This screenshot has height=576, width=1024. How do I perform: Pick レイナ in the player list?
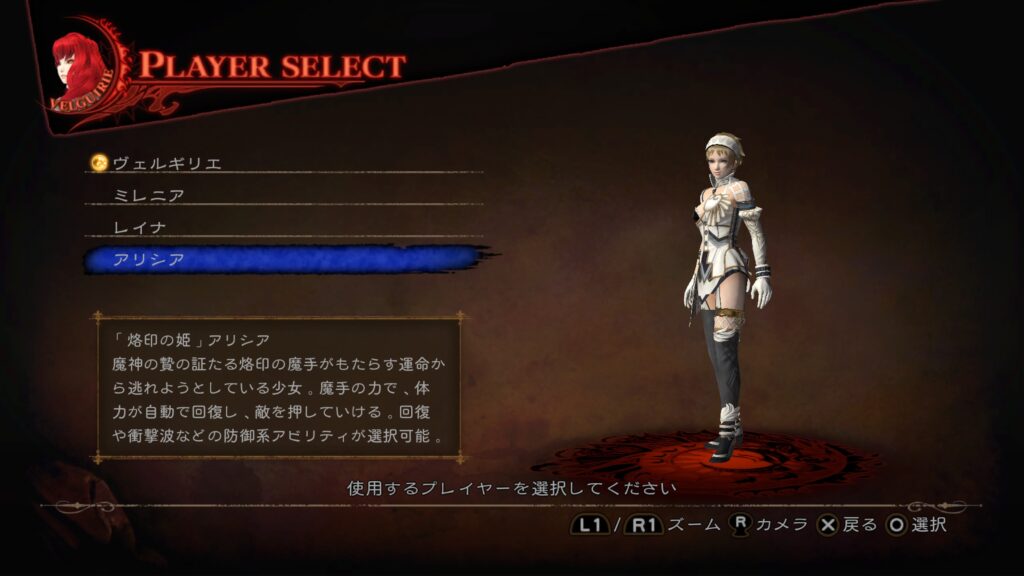pos(139,228)
